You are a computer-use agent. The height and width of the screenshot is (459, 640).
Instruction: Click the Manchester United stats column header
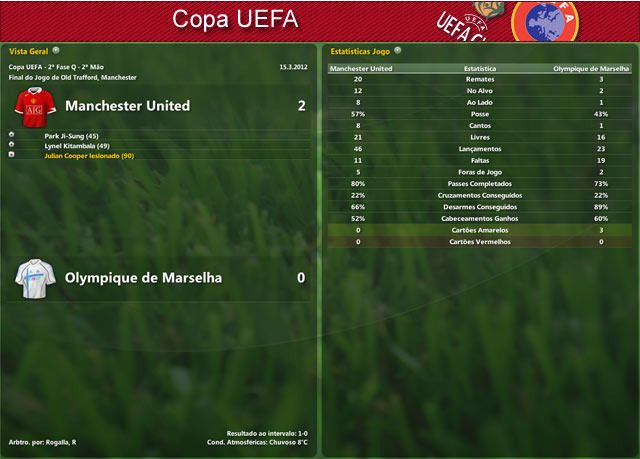point(361,69)
